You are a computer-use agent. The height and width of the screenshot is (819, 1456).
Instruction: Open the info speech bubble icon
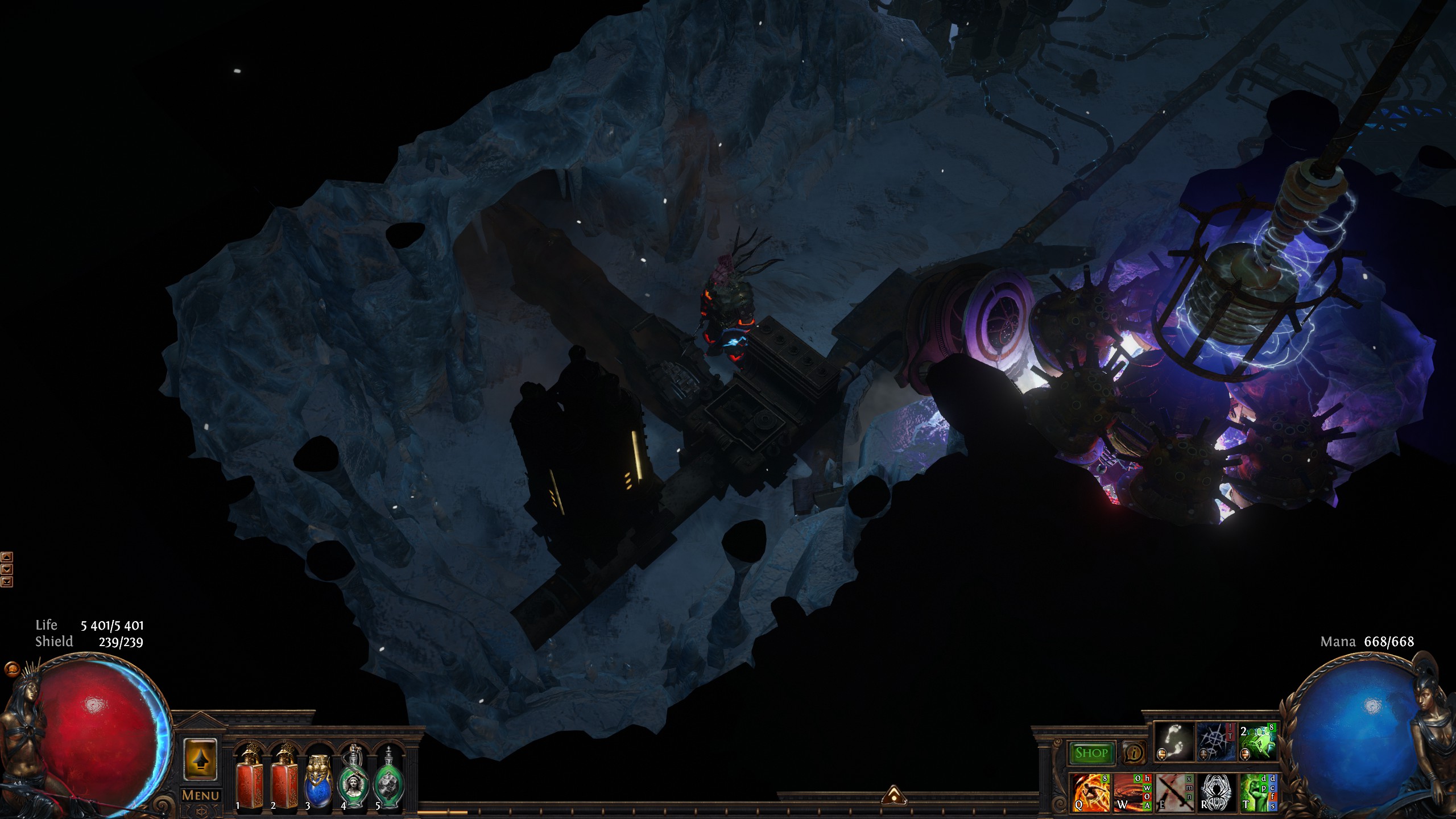tap(1134, 753)
